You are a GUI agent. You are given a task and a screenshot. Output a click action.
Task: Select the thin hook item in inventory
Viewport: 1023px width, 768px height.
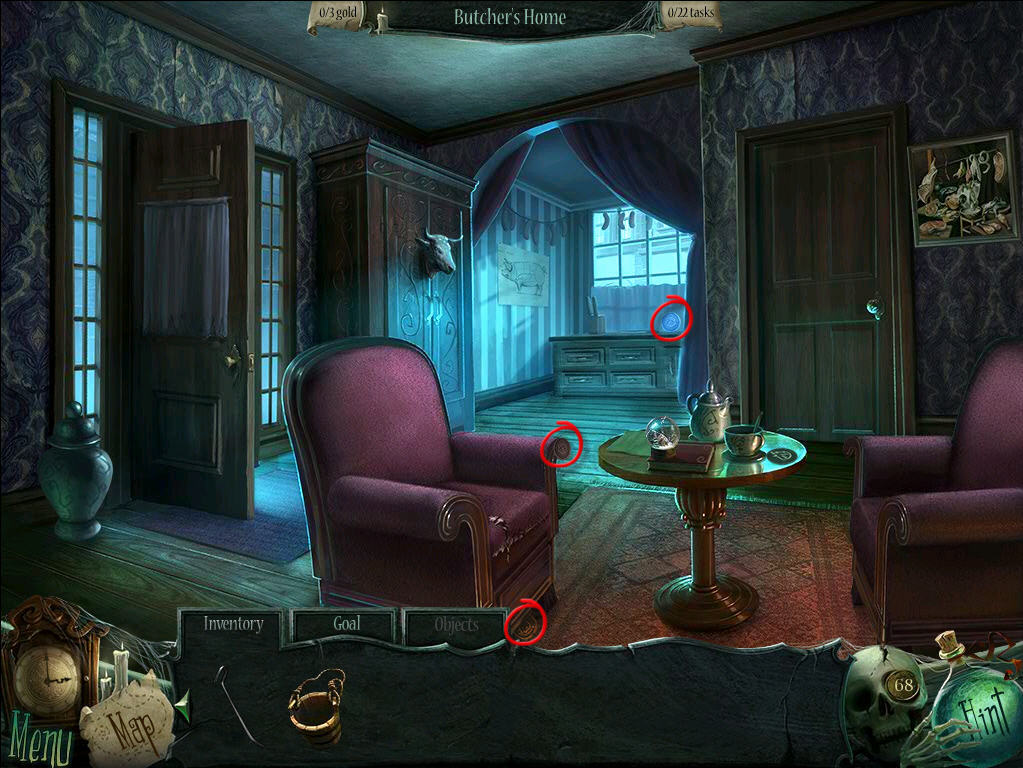click(236, 704)
